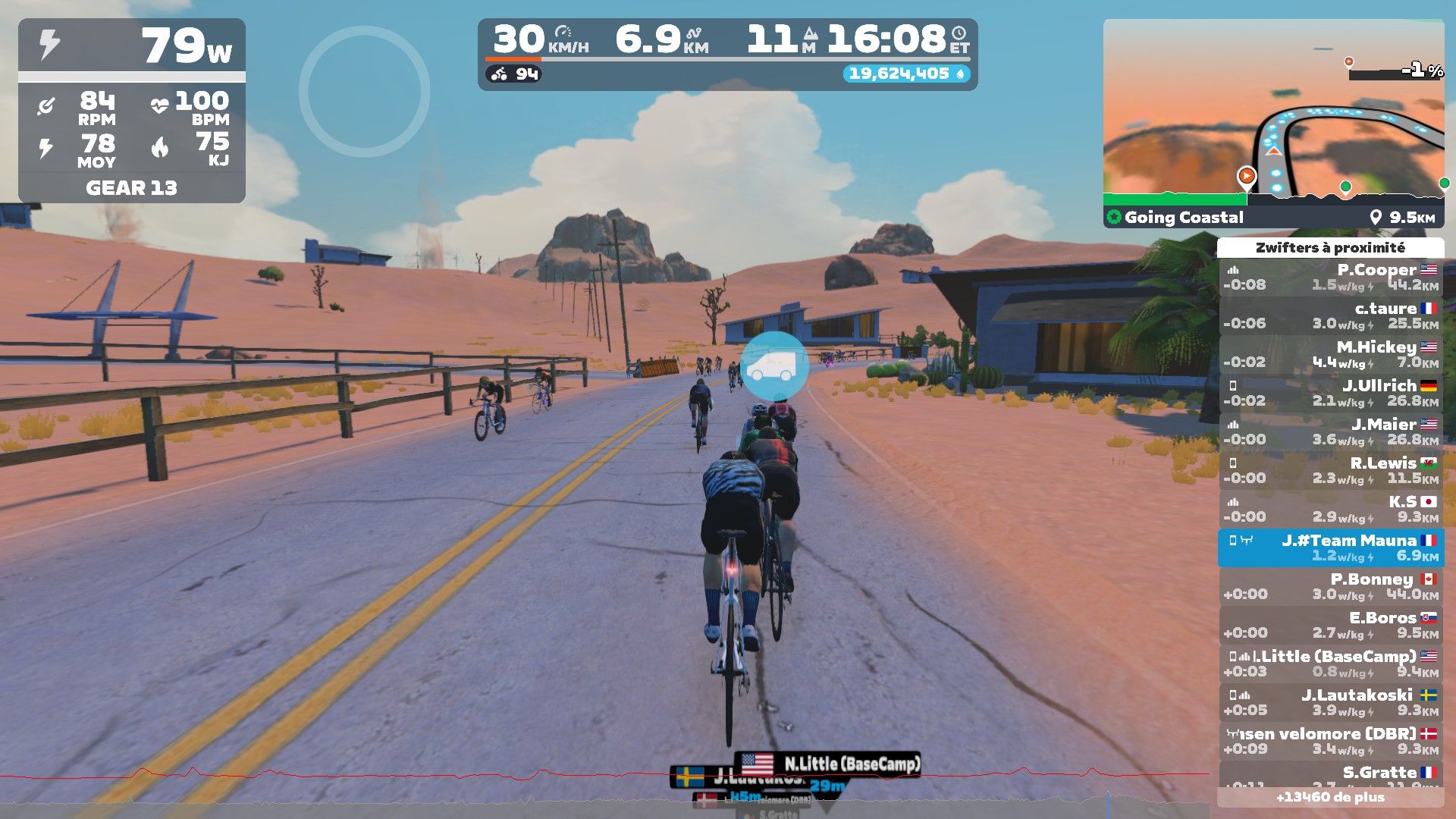This screenshot has width=1456, height=819.
Task: Click the Going Coastal route label
Action: [1183, 218]
